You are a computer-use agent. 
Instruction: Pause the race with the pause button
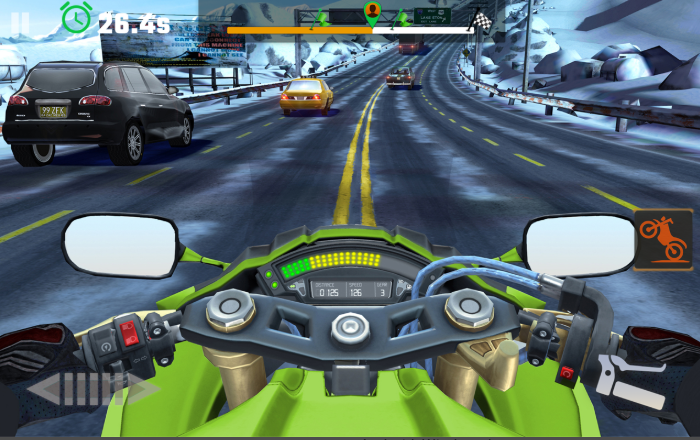[20, 19]
